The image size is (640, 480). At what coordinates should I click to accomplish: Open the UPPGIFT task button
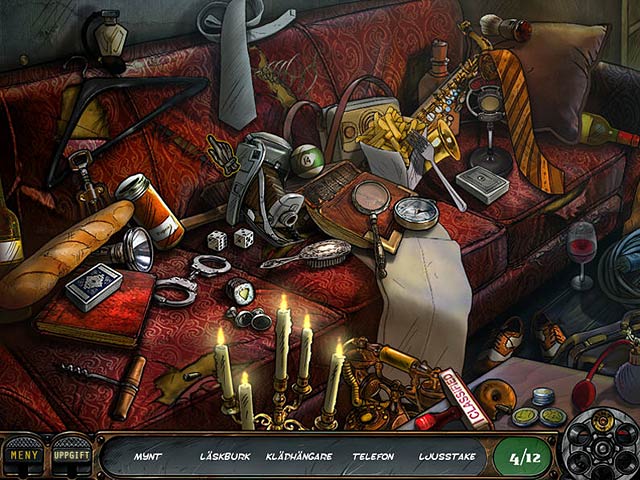click(x=70, y=456)
